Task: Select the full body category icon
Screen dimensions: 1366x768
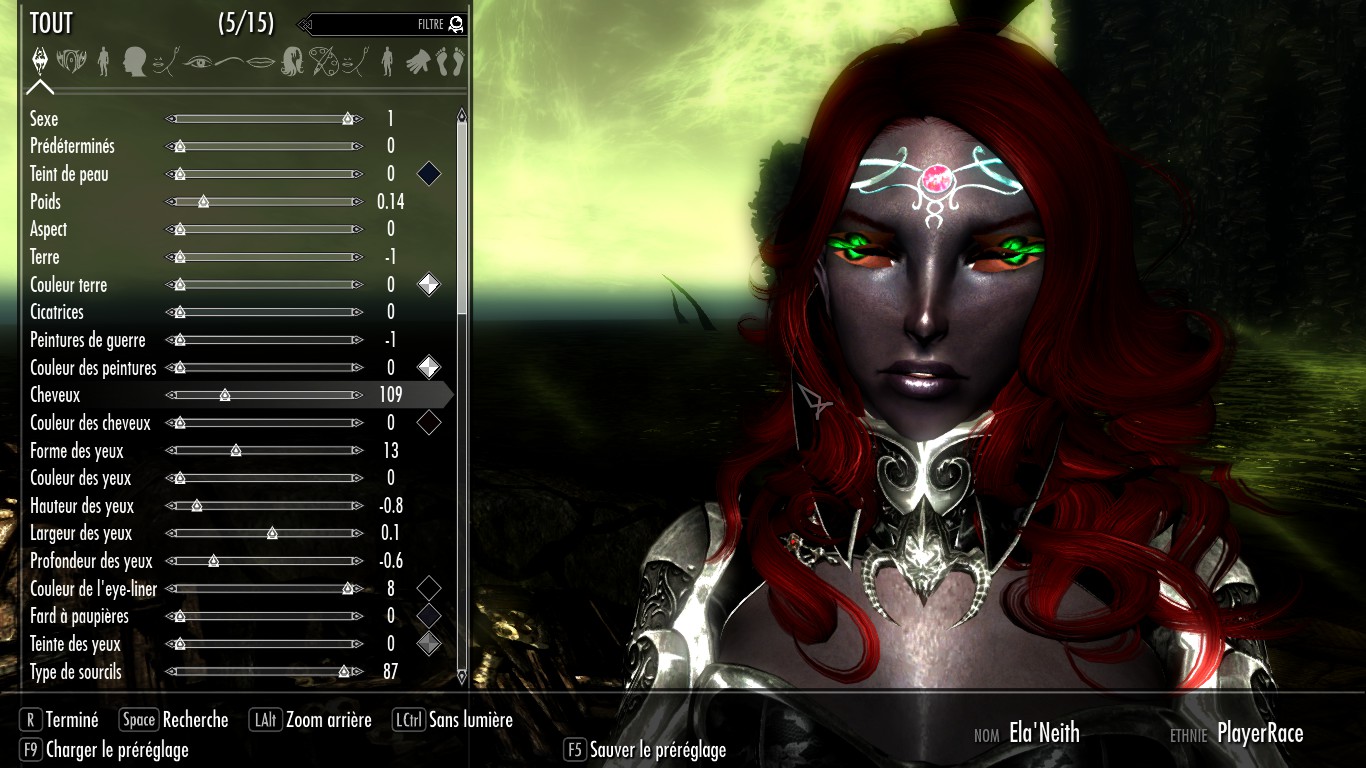Action: [x=105, y=62]
